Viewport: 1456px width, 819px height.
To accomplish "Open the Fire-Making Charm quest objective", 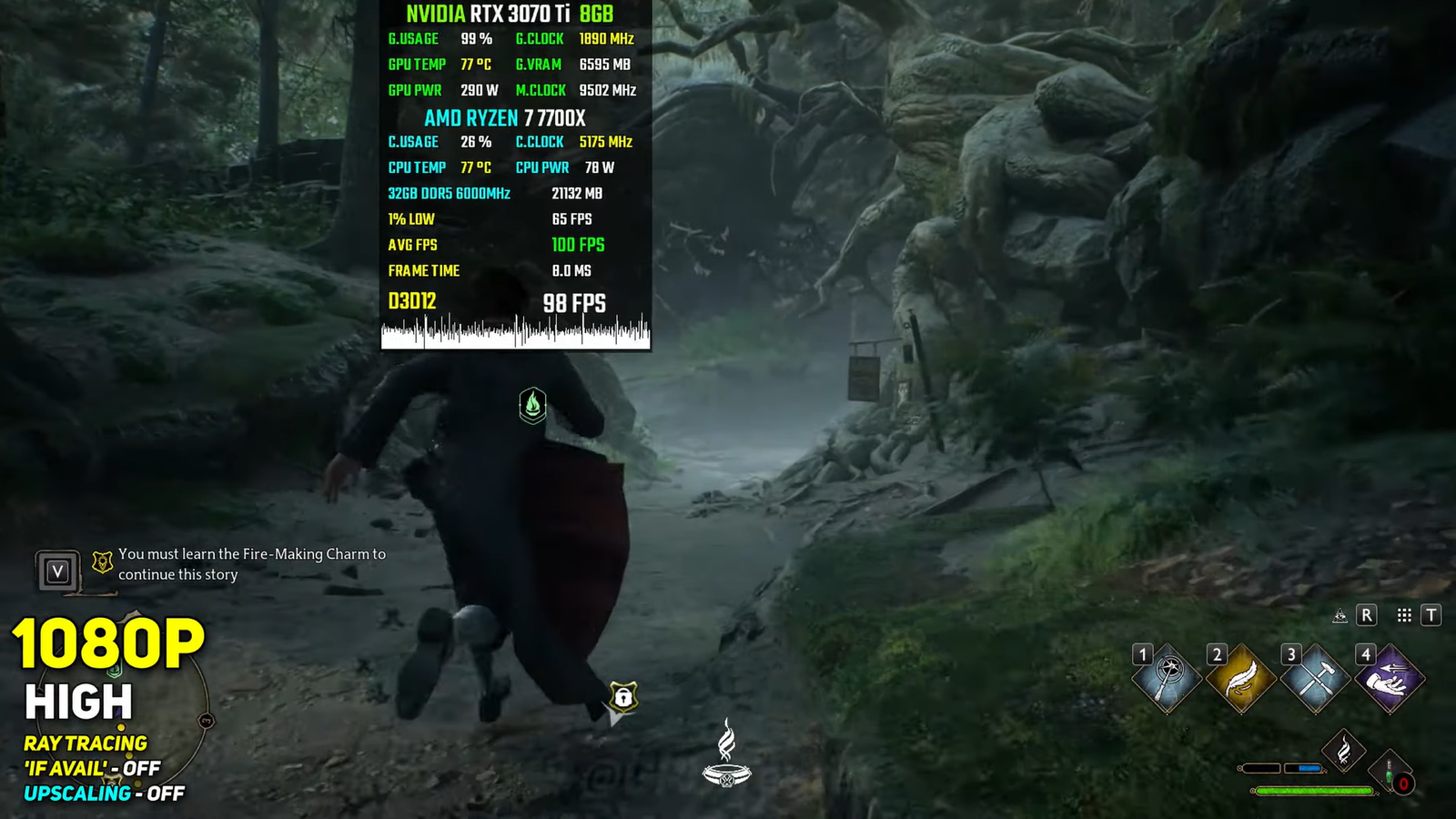I will pyautogui.click(x=251, y=564).
